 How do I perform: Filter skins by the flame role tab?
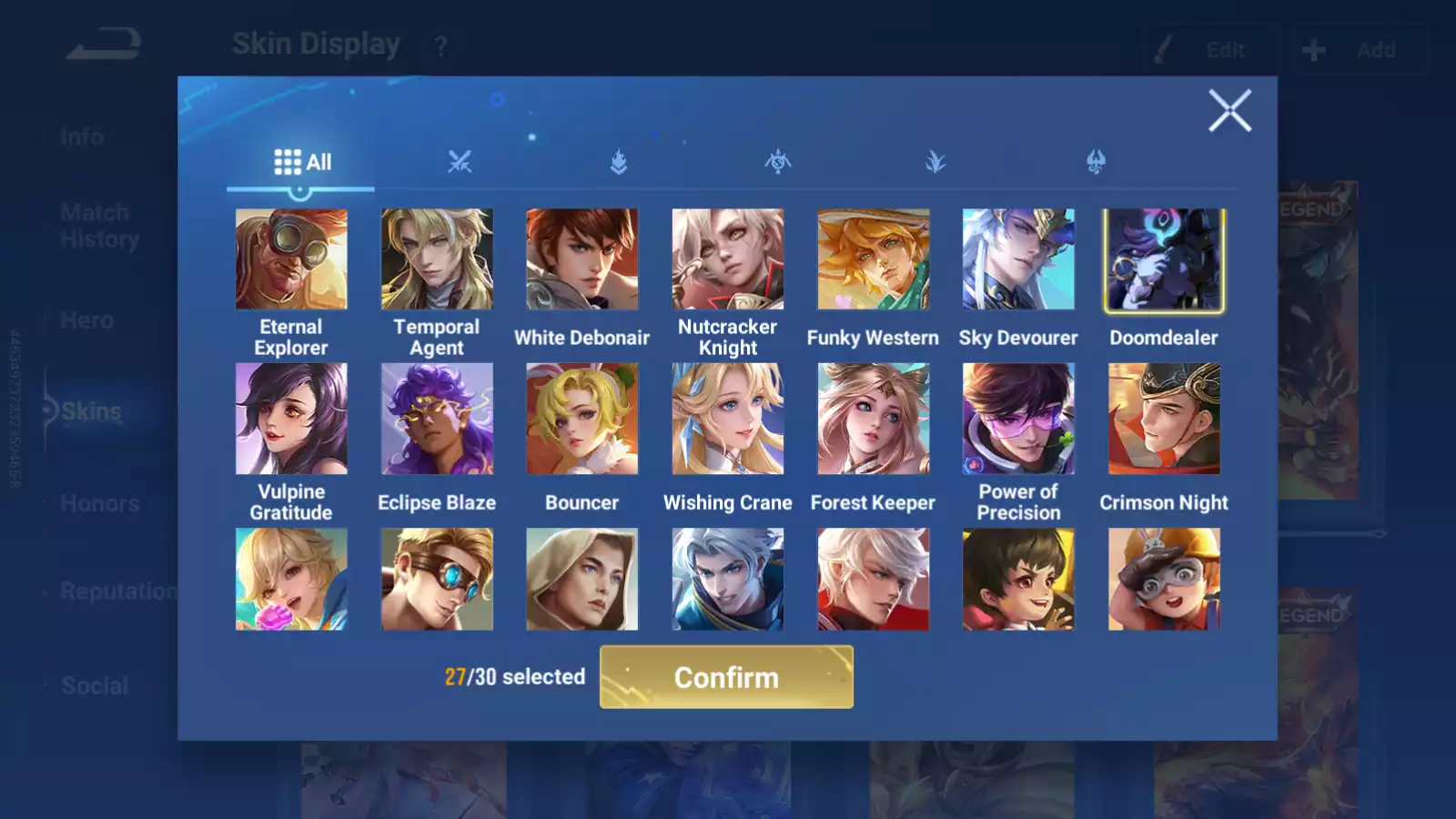[x=619, y=162]
